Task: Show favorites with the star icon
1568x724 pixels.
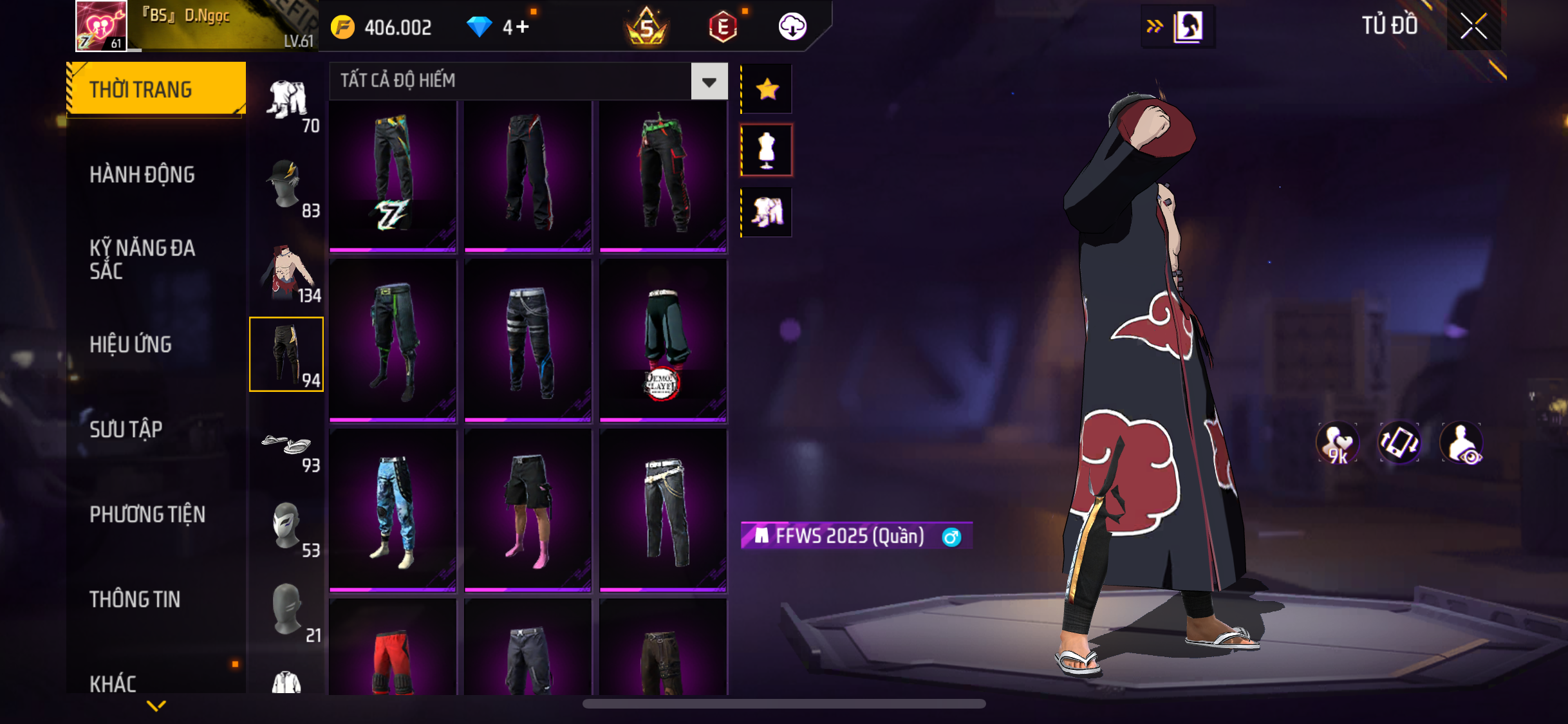Action: (767, 89)
